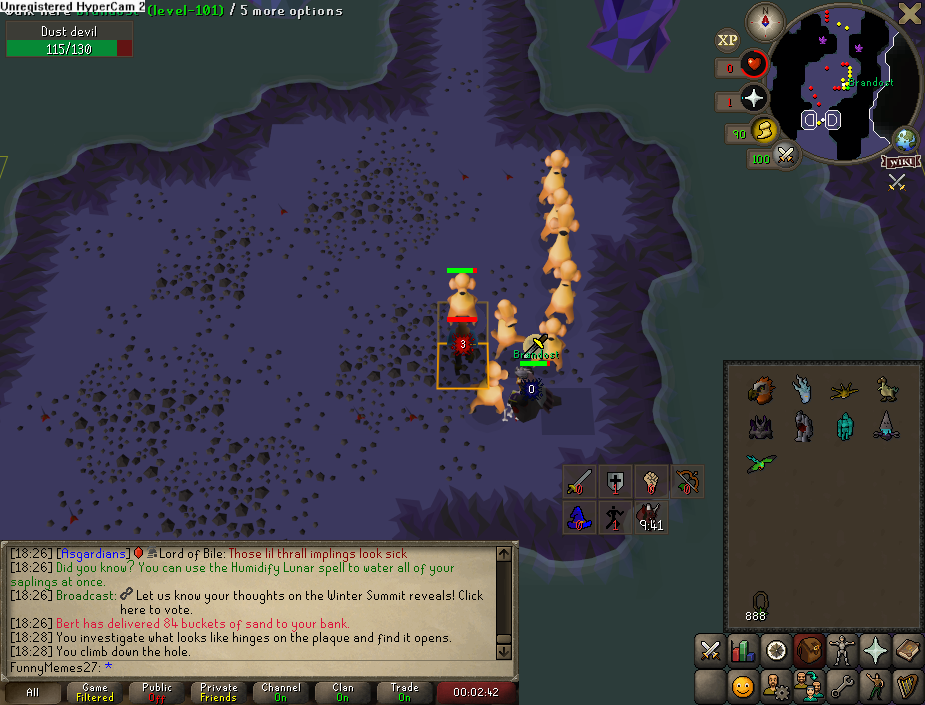
Task: Open the Spellbook tab
Action: pos(908,651)
